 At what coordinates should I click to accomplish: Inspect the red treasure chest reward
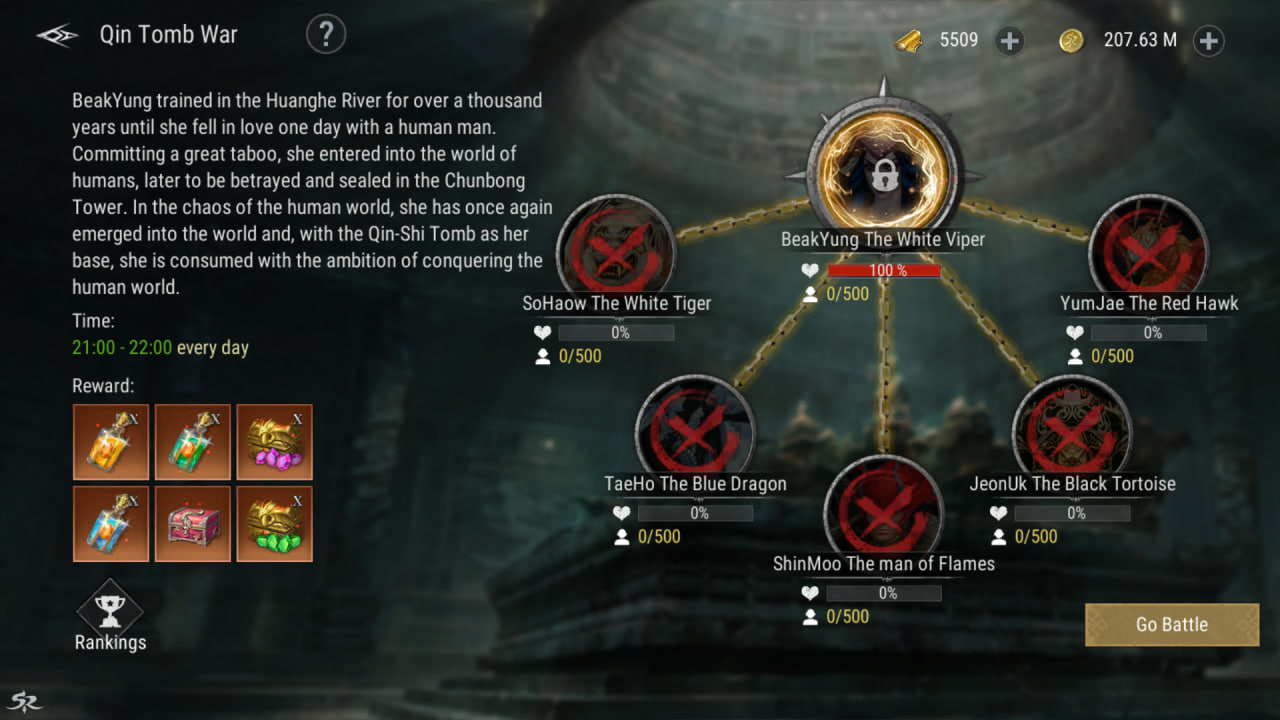[x=193, y=524]
